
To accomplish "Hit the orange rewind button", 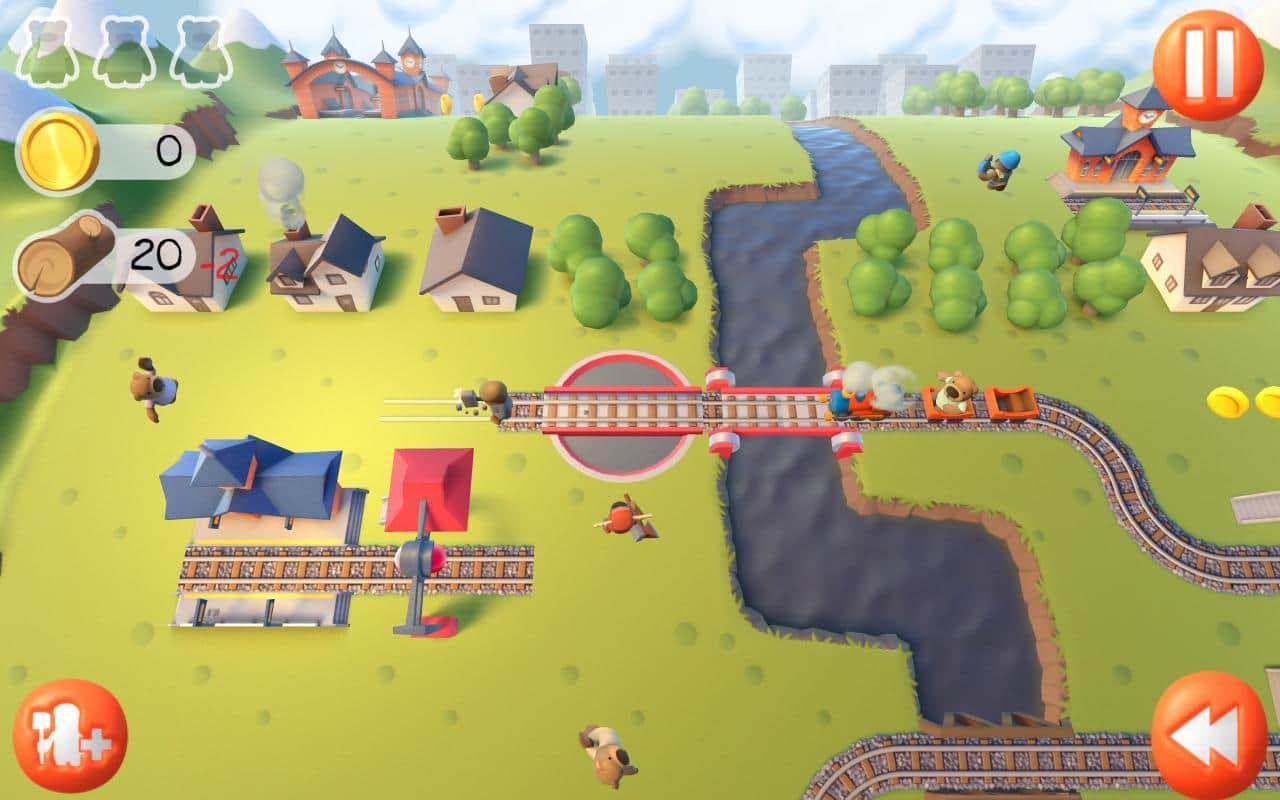I will (1208, 735).
